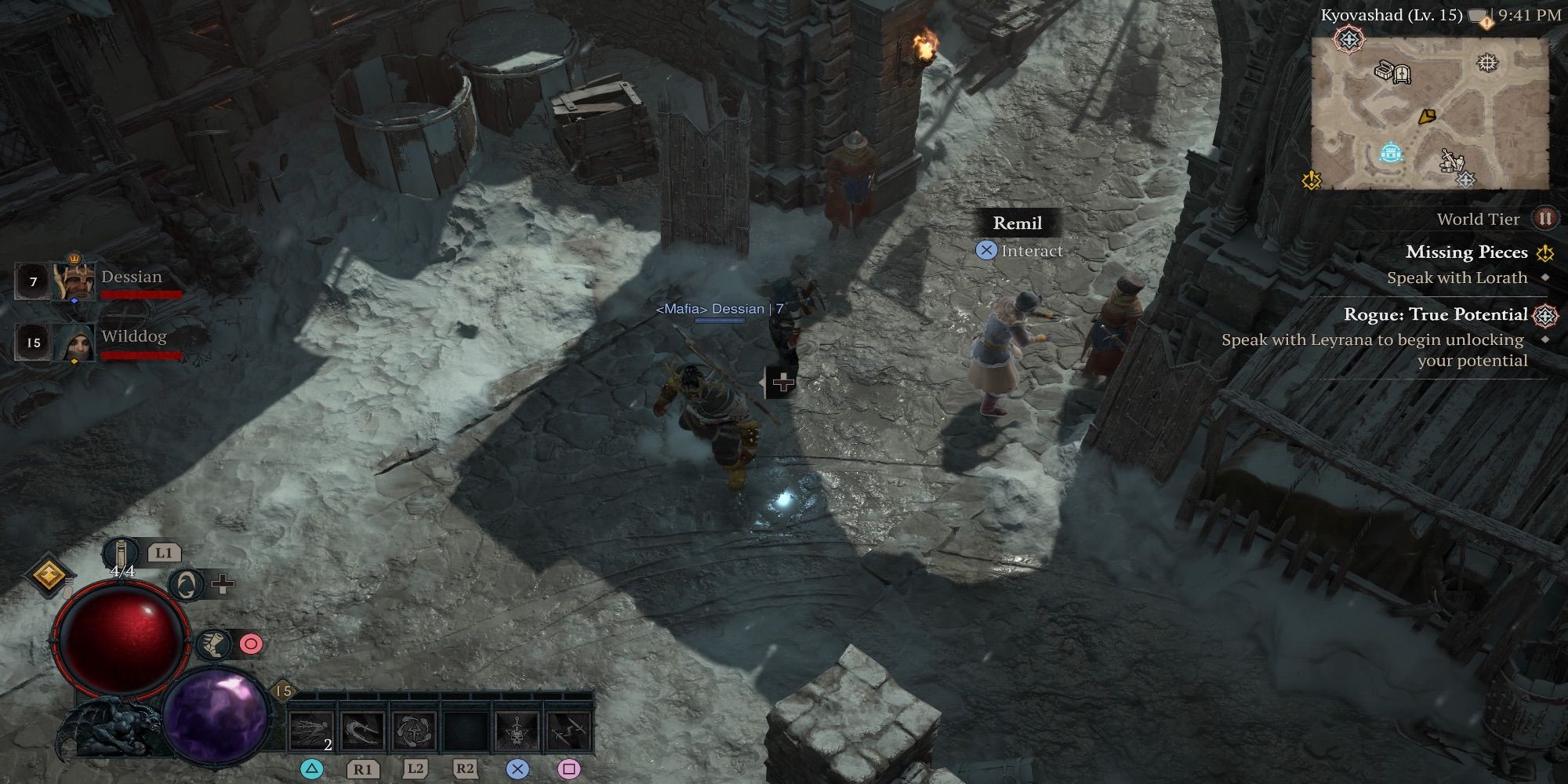Screen dimensions: 1568x784
Task: Click the waypoint marker on the minimap
Action: [1389, 151]
